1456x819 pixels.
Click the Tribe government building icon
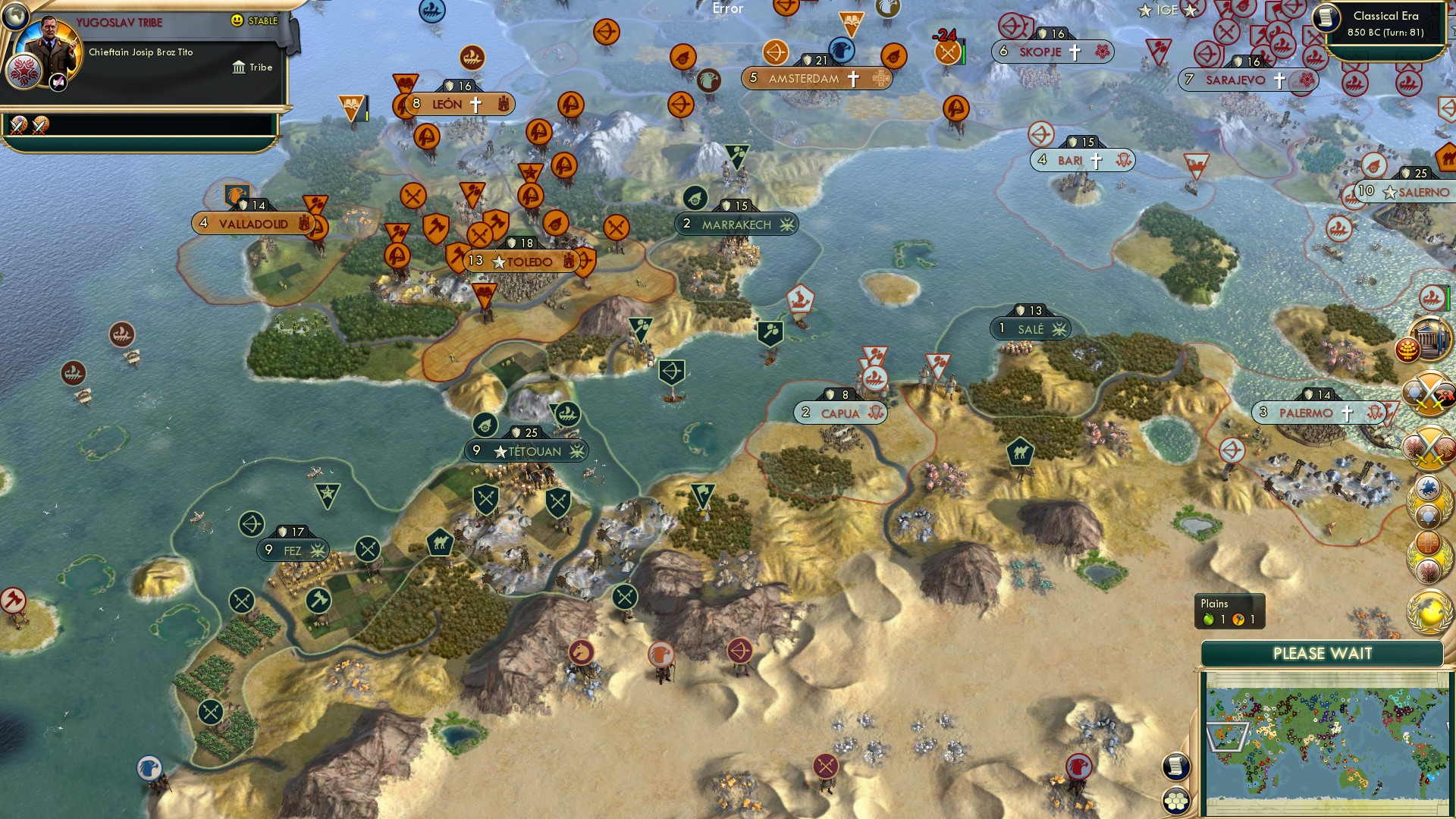[239, 67]
